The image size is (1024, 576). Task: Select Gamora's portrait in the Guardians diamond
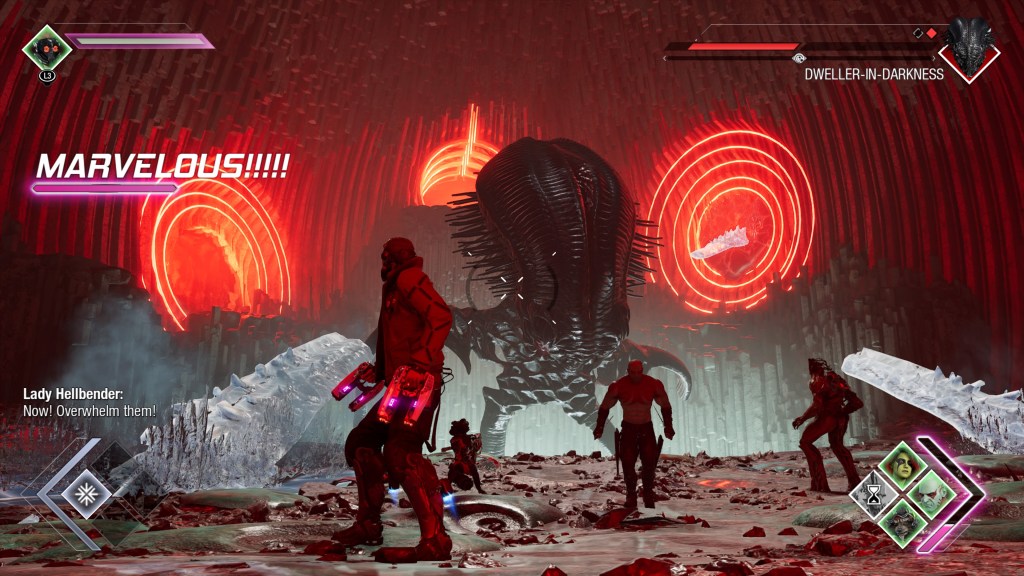[901, 467]
